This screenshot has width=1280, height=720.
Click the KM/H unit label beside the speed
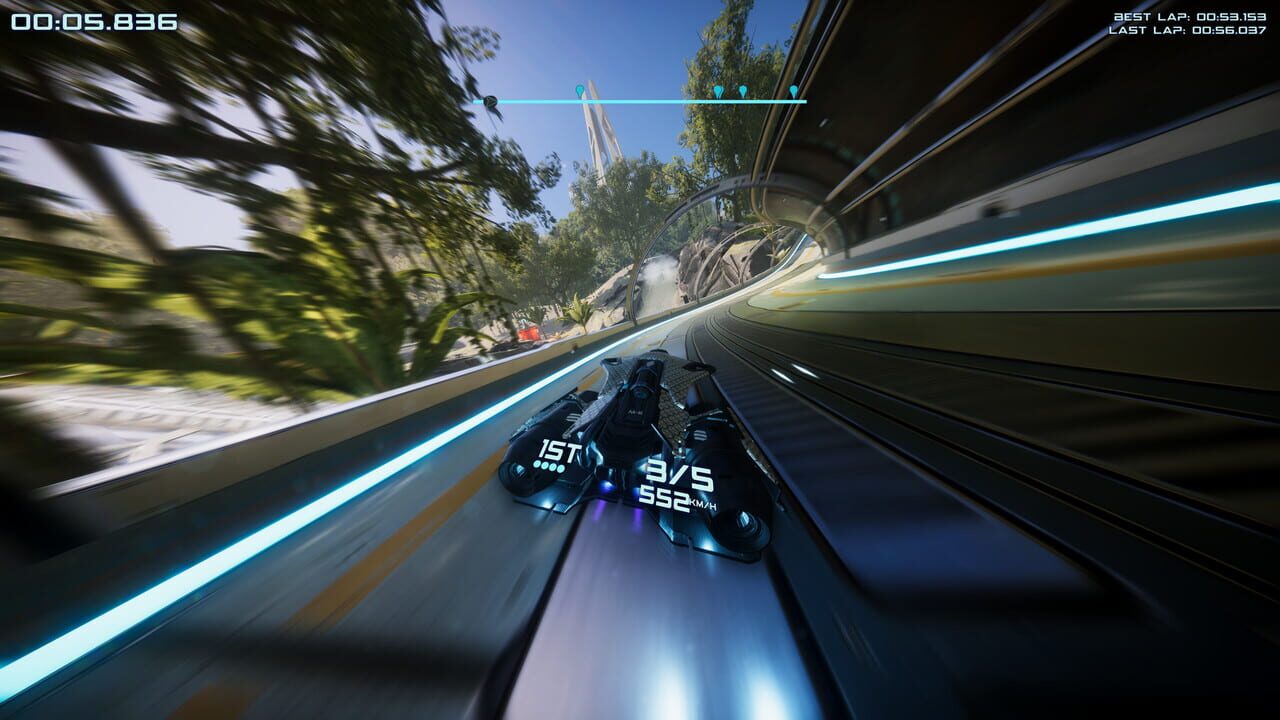pyautogui.click(x=701, y=503)
